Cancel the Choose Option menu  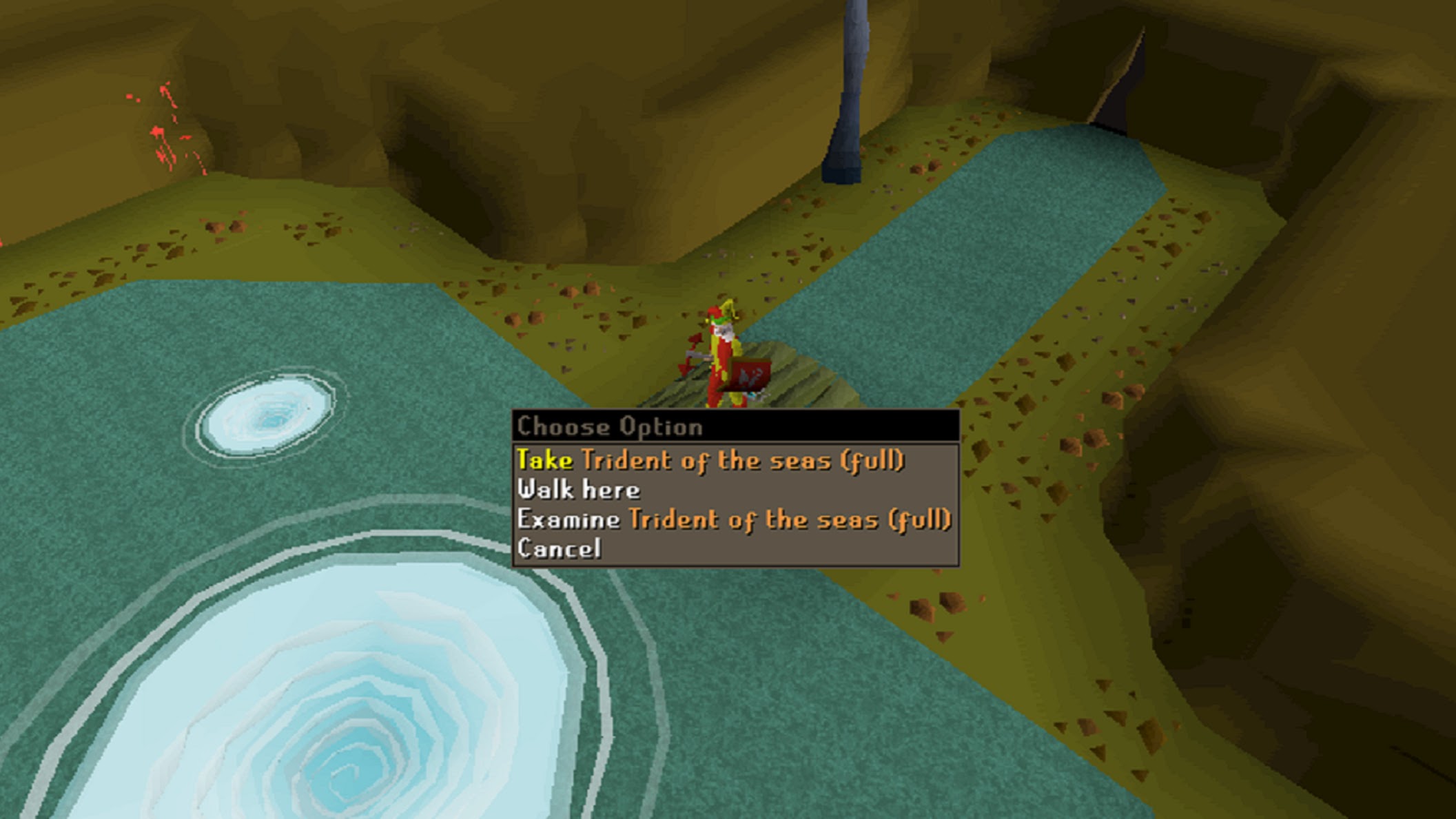coord(559,549)
